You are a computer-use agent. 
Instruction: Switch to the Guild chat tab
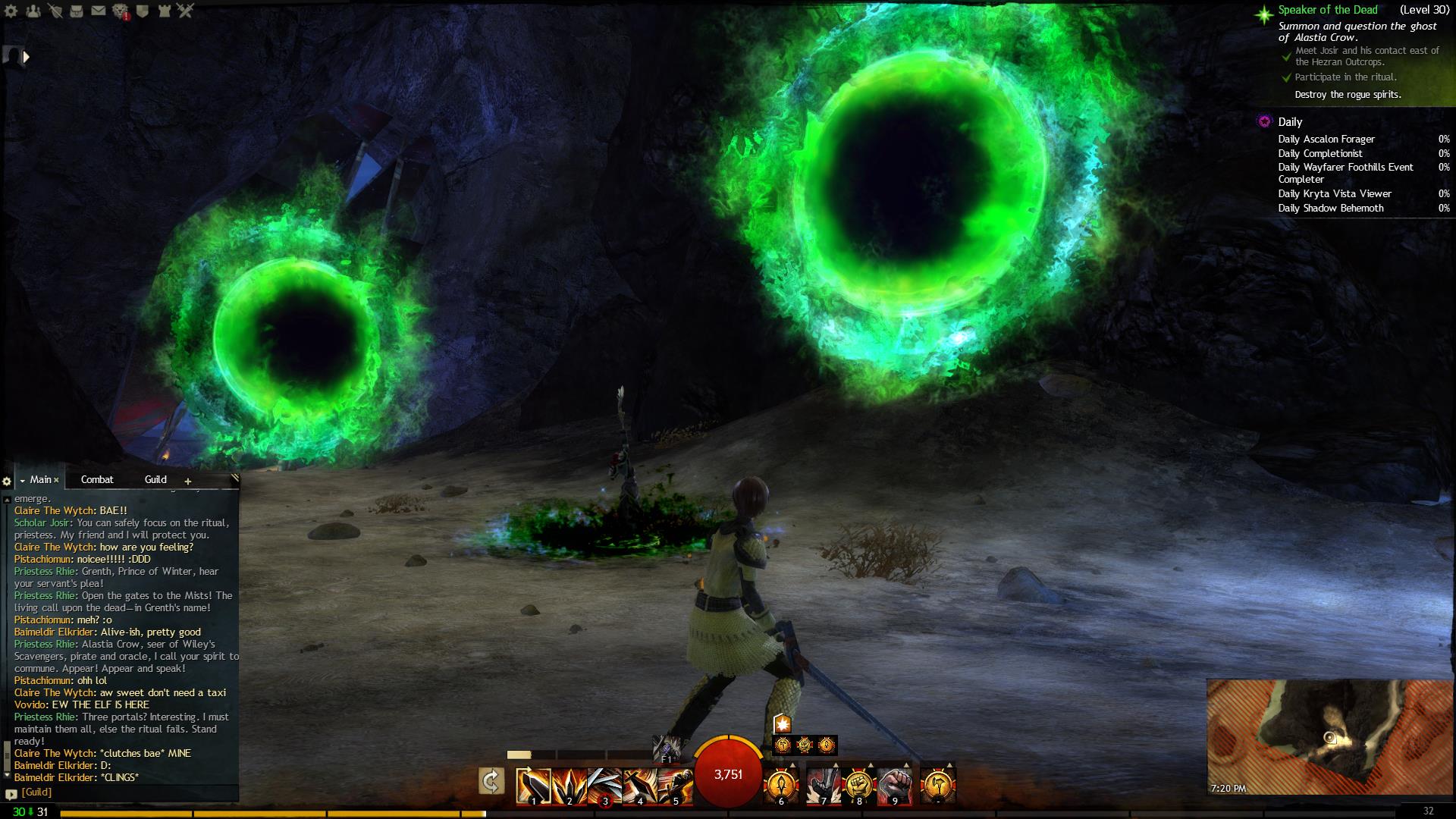pyautogui.click(x=155, y=479)
